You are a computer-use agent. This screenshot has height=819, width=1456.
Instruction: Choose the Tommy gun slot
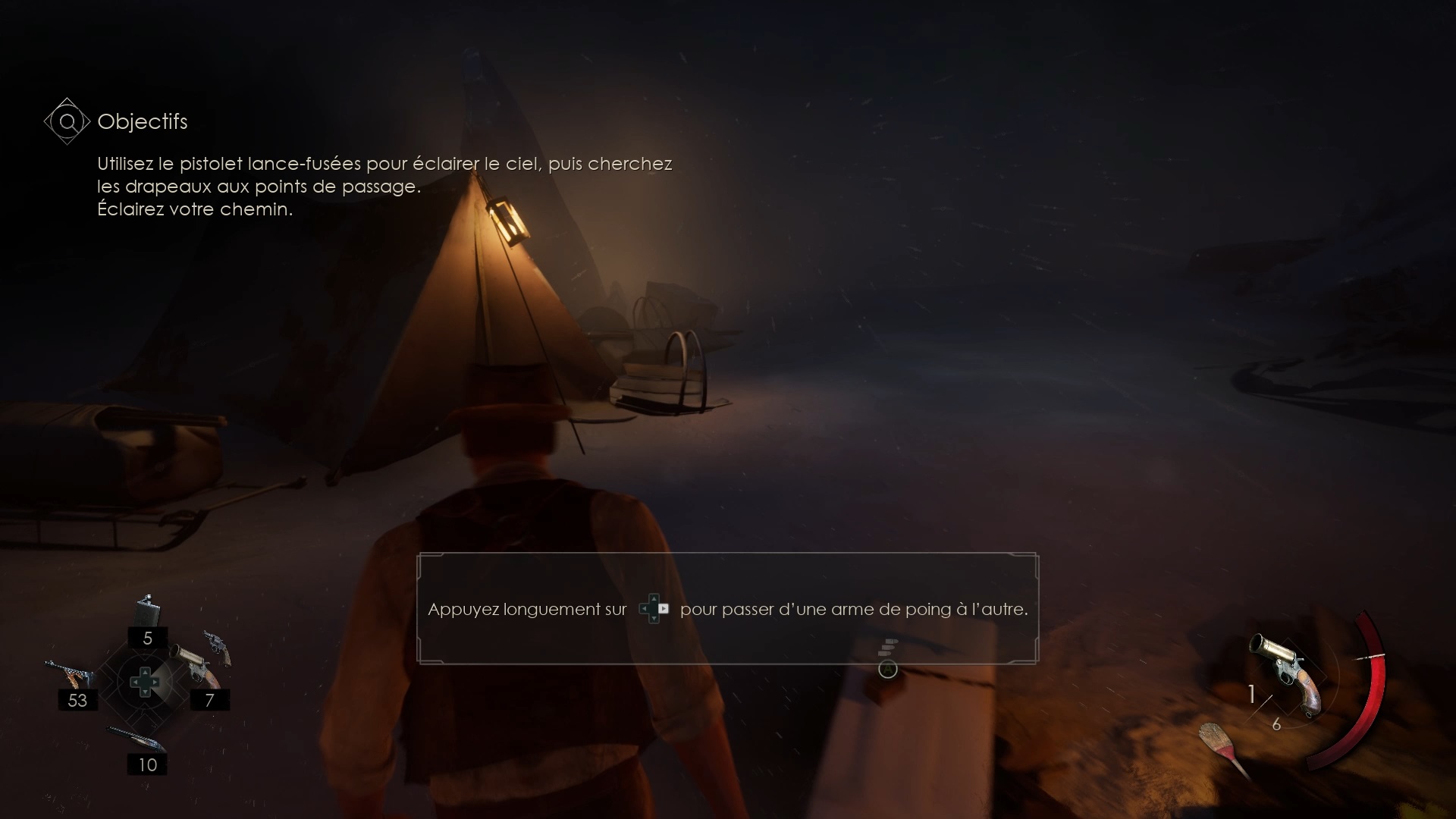(x=70, y=674)
